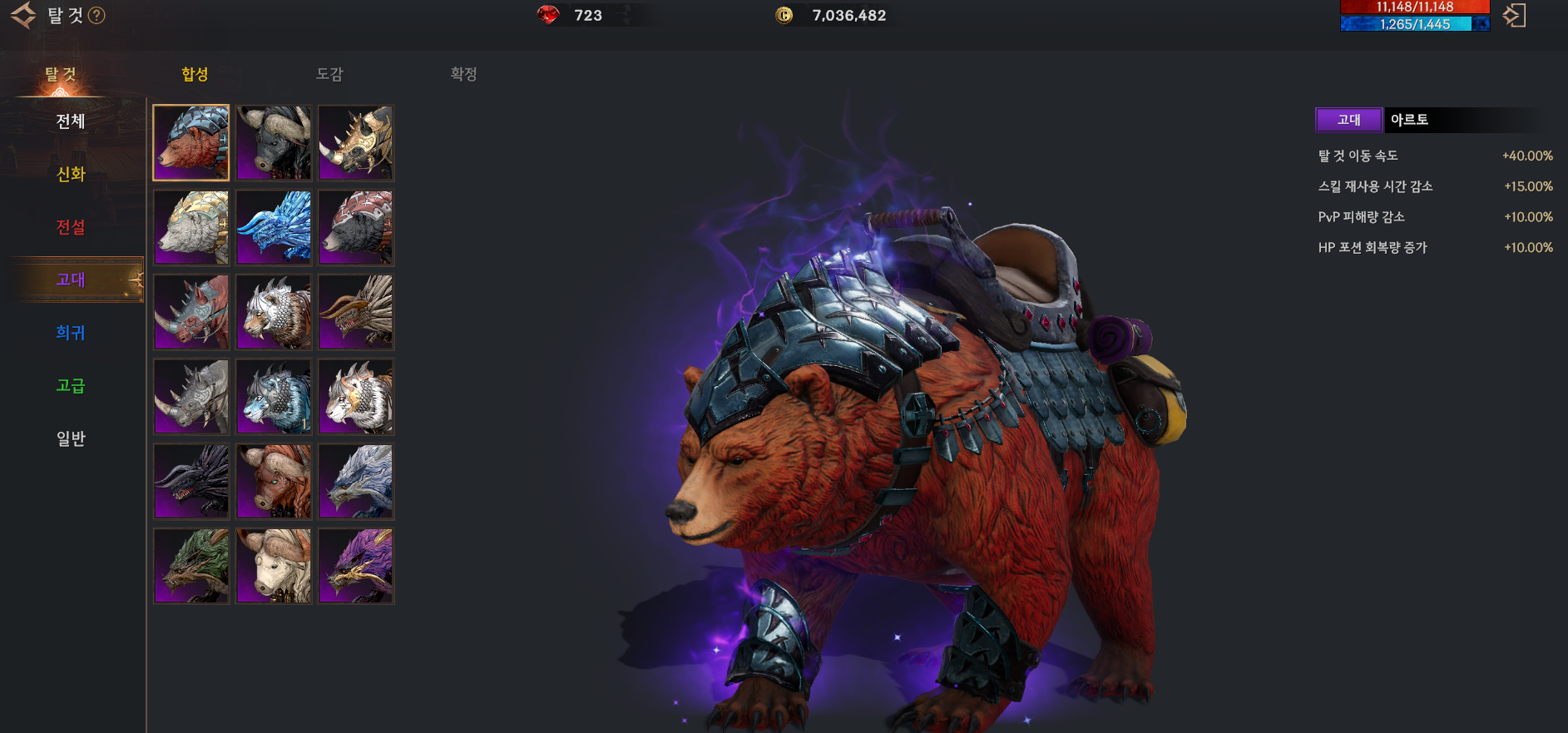Select the red bear mount thumbnail
The width and height of the screenshot is (1568, 733).
click(191, 143)
